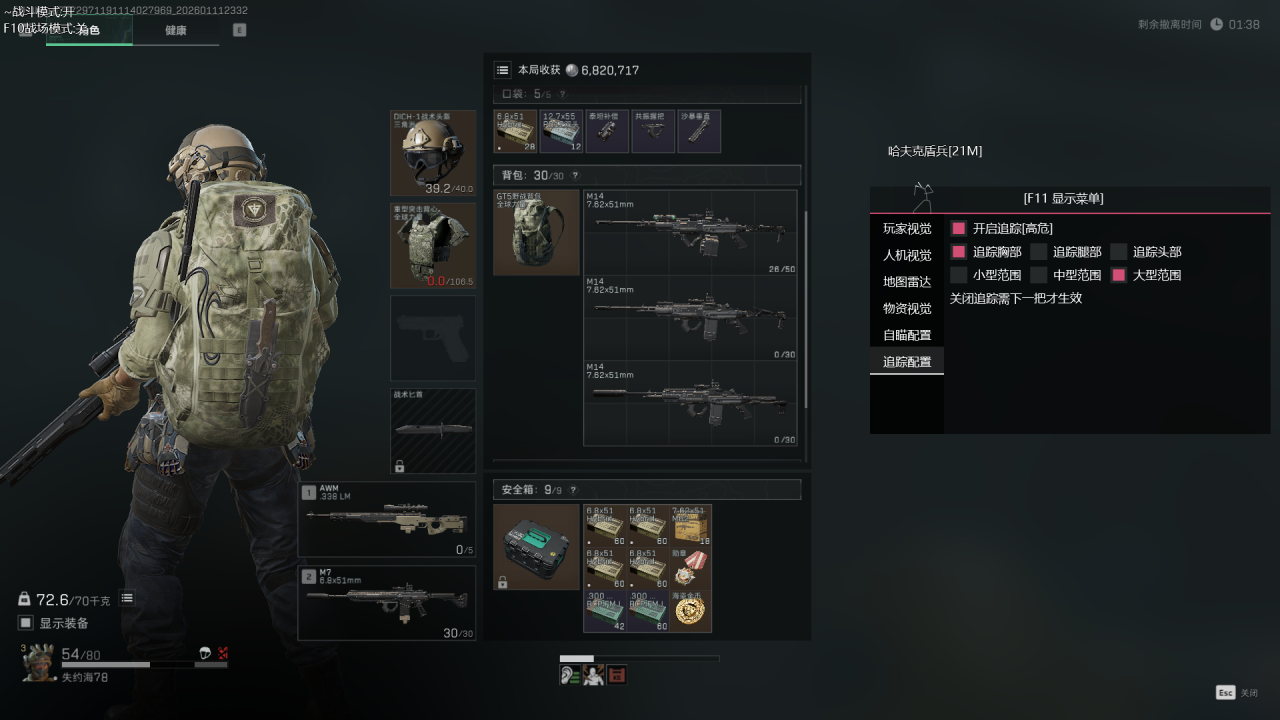This screenshot has height=720, width=1280.
Task: Select the 7.62x51 ammo crate in safe box
Action: 691,525
